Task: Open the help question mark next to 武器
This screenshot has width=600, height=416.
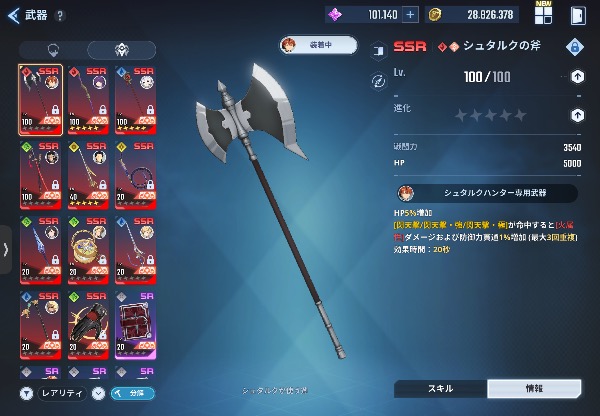Action: [61, 16]
